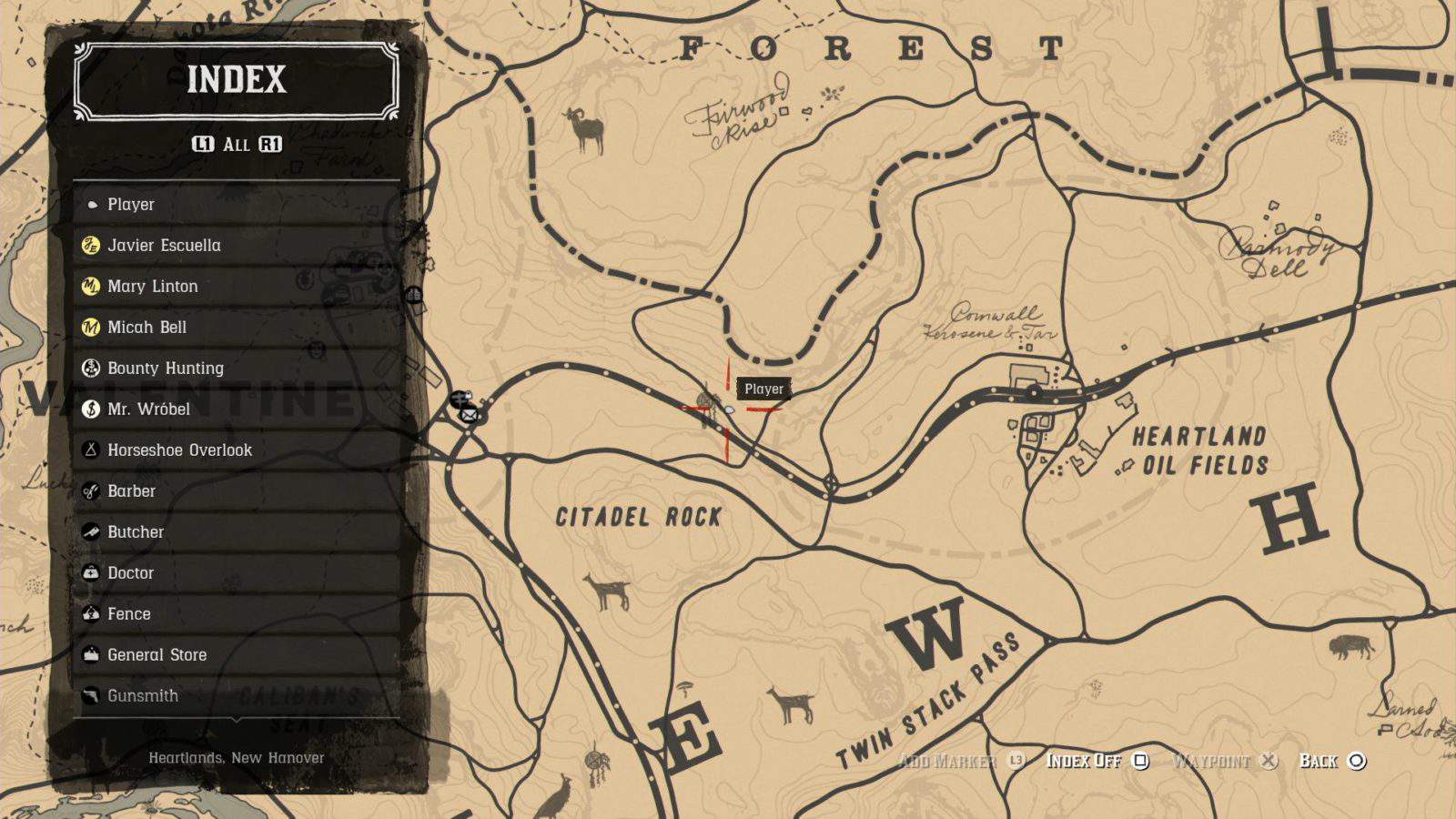
Task: Select the Javier Escuella index icon
Action: [91, 245]
